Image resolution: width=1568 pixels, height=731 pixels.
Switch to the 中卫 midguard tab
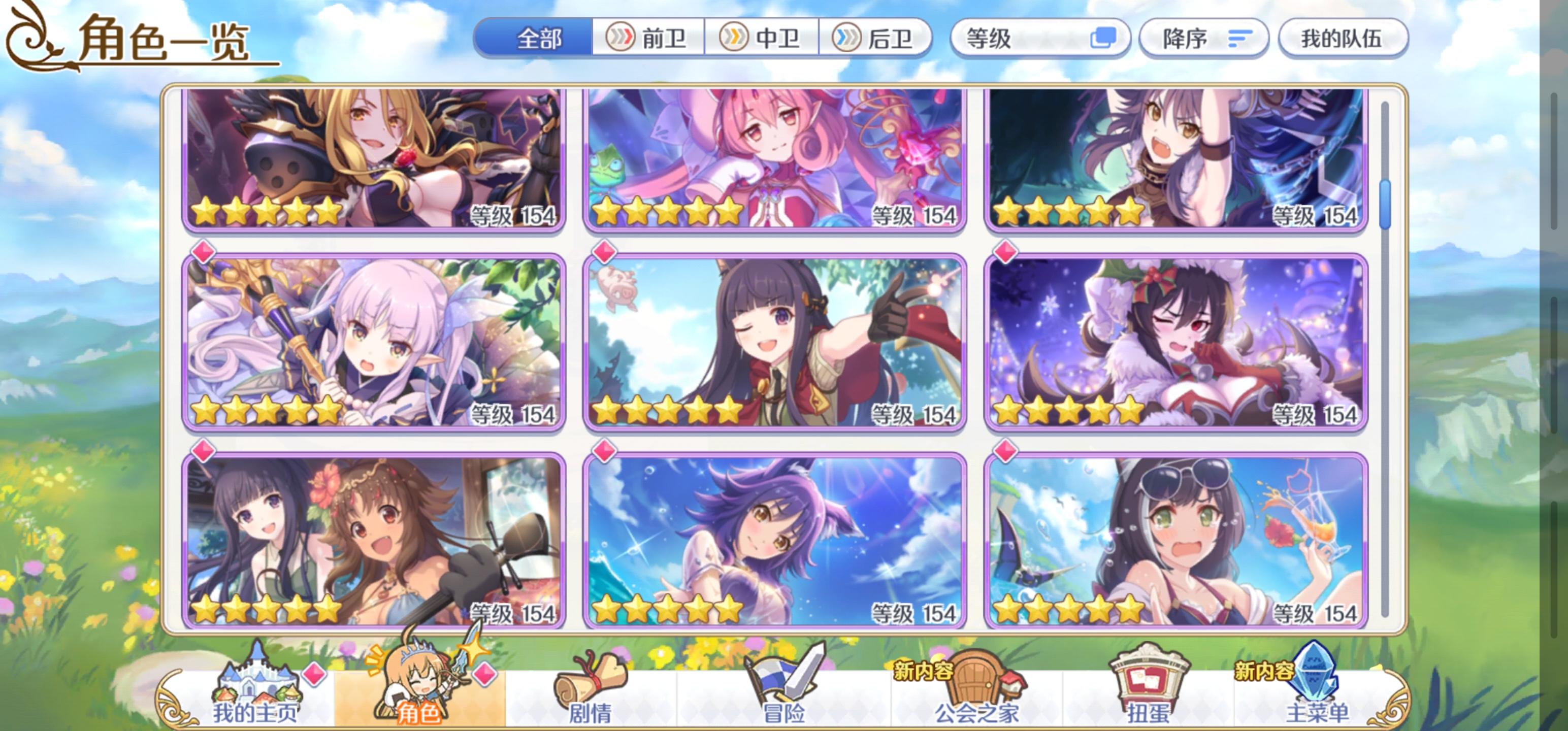763,39
